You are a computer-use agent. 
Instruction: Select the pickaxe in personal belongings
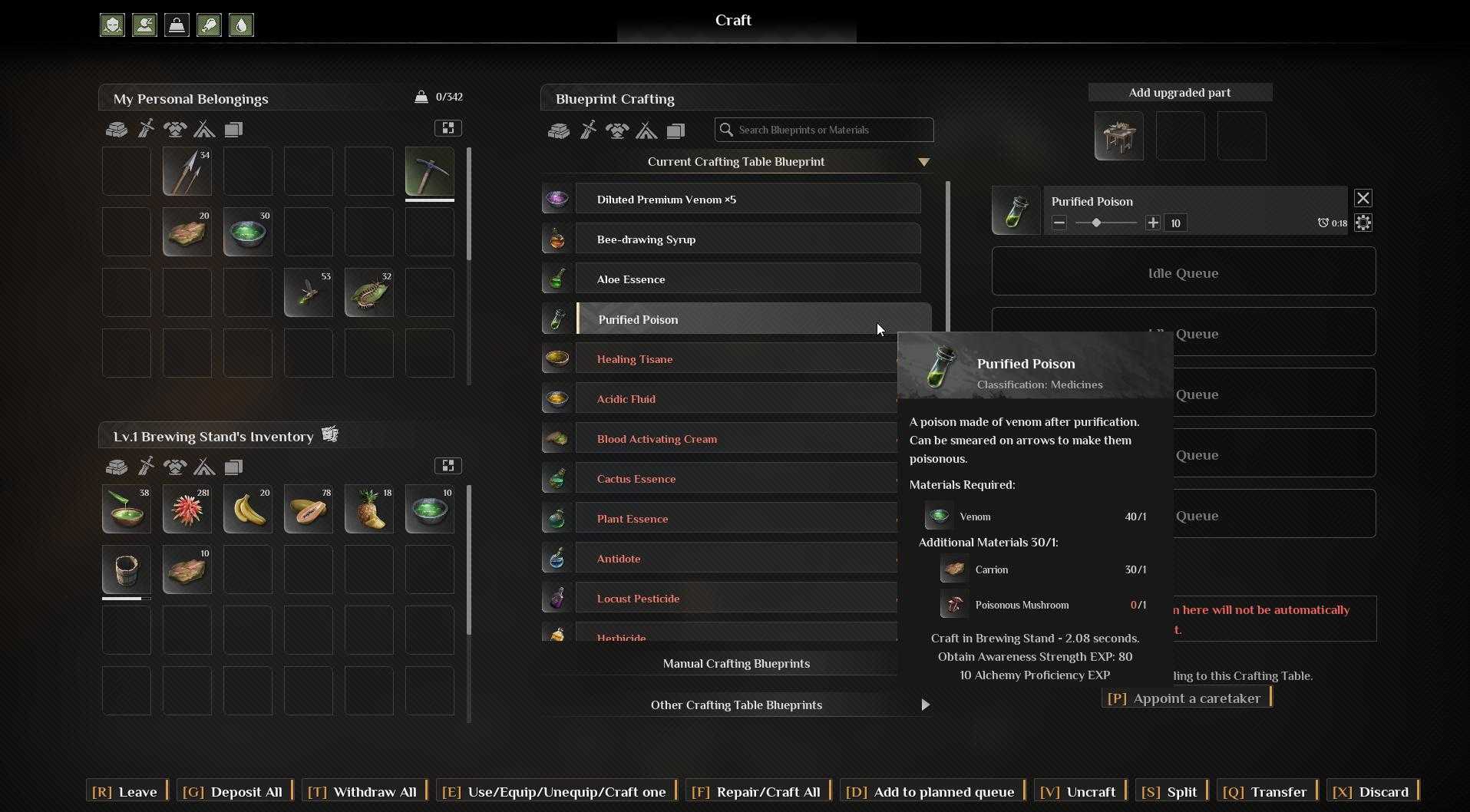coord(429,171)
